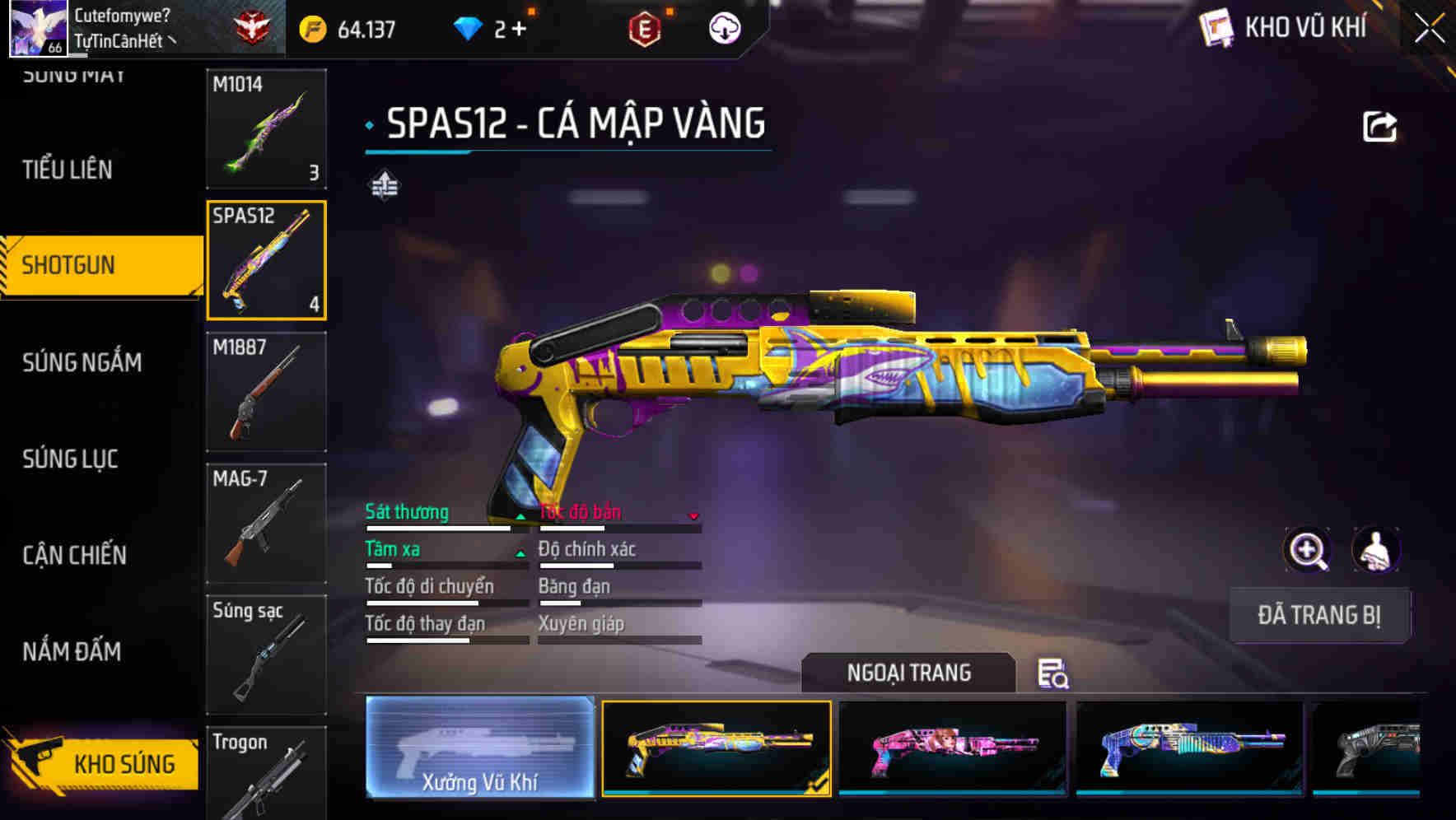Image resolution: width=1456 pixels, height=820 pixels.
Task: Open Xưởng Vũ Khí workshop tile
Action: pos(480,748)
